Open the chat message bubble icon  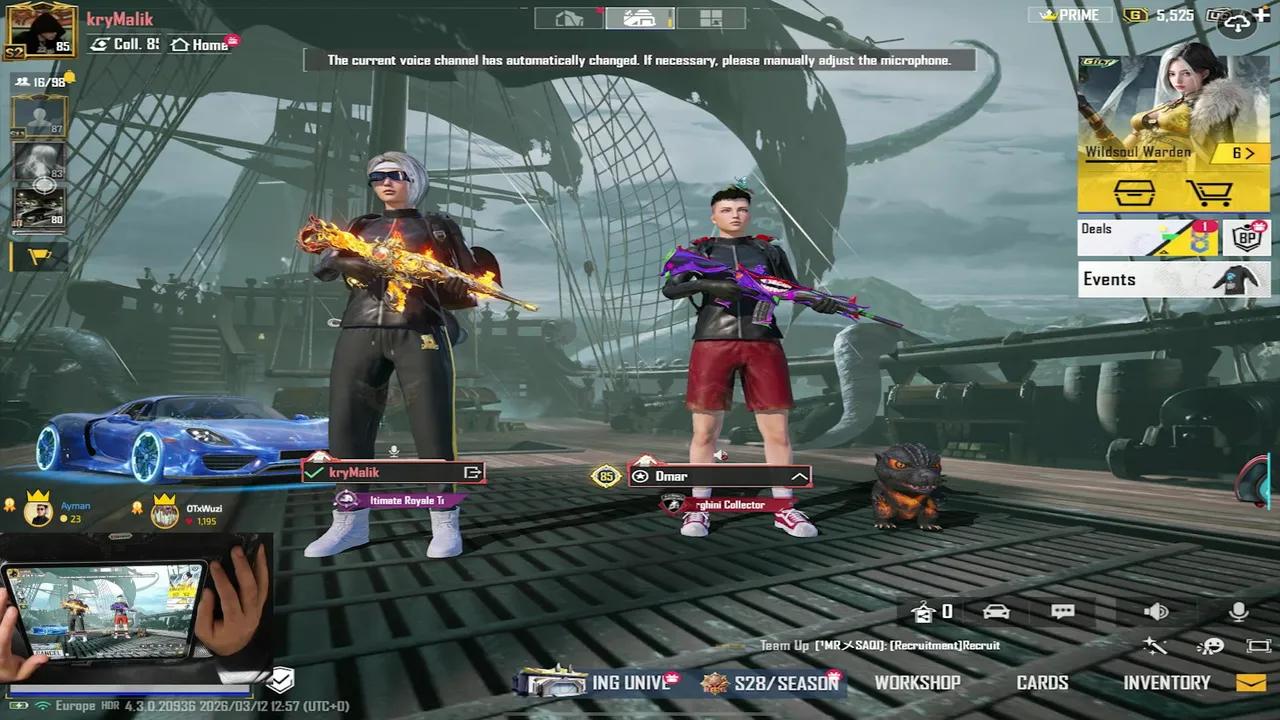(1063, 611)
